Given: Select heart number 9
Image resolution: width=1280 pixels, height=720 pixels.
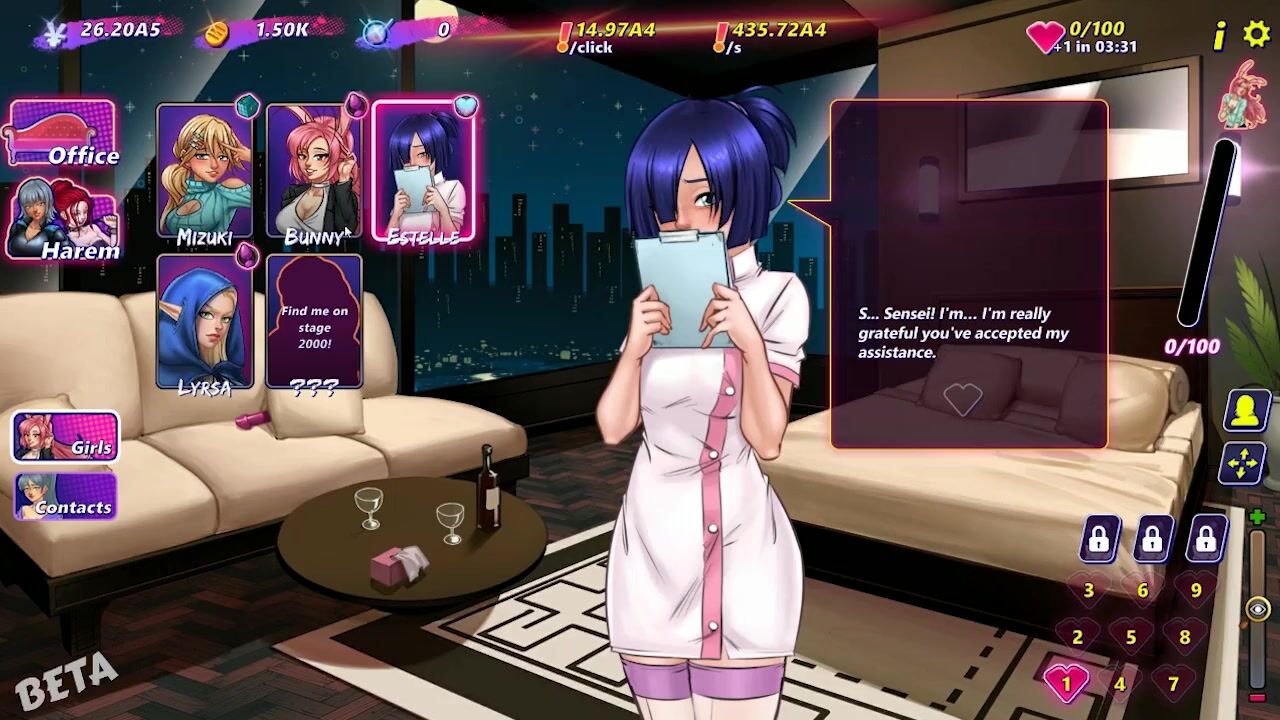Looking at the screenshot, I should (1196, 590).
